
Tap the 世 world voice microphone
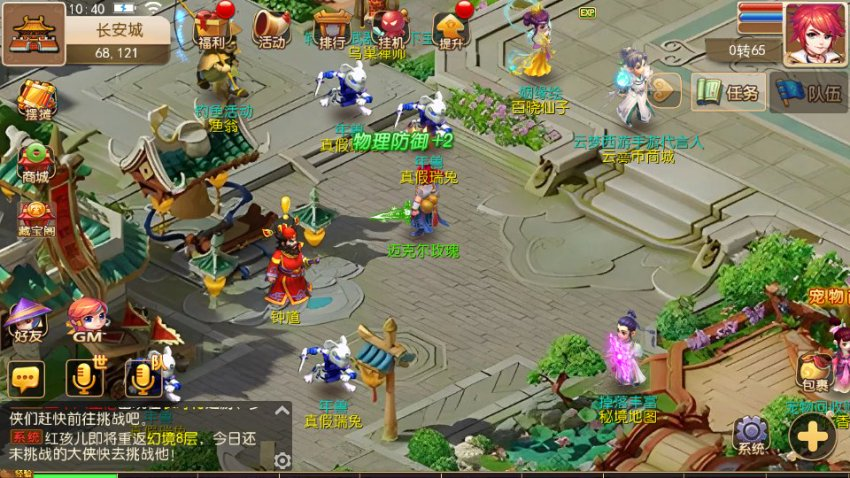pos(85,378)
